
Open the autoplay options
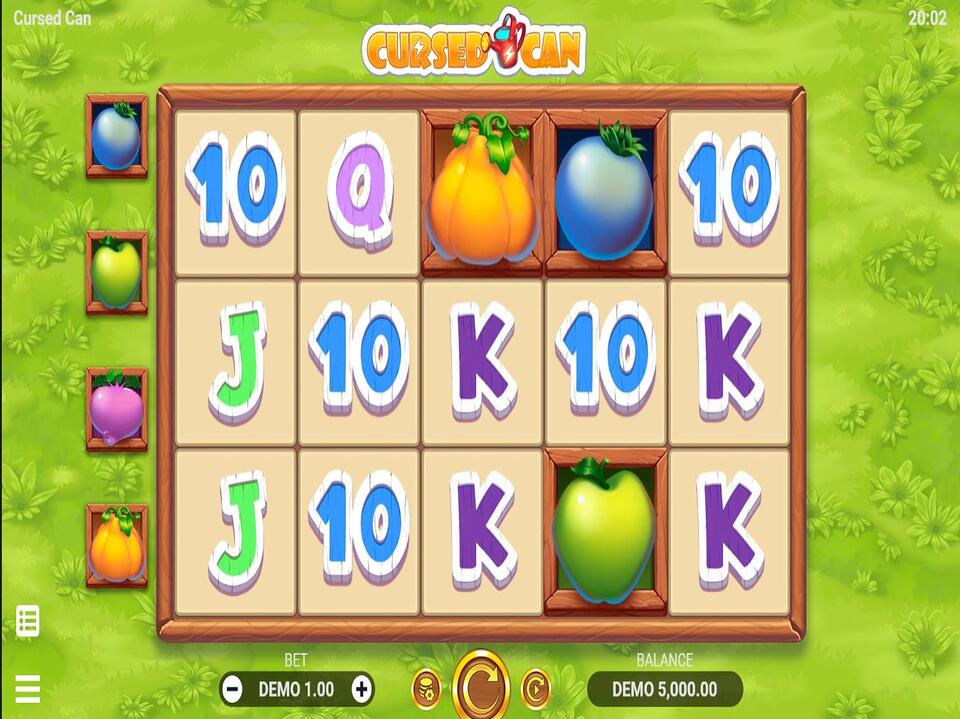coord(536,688)
